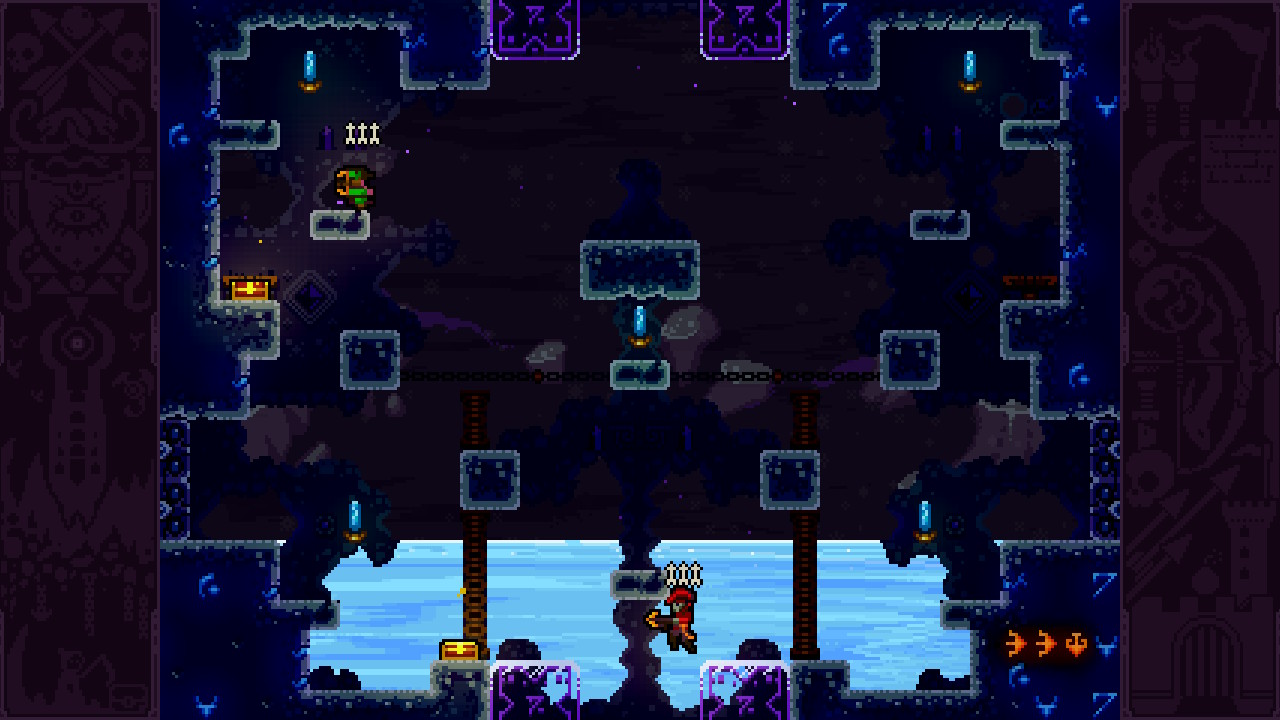Open the treasure chest on the left ledge

pyautogui.click(x=252, y=286)
